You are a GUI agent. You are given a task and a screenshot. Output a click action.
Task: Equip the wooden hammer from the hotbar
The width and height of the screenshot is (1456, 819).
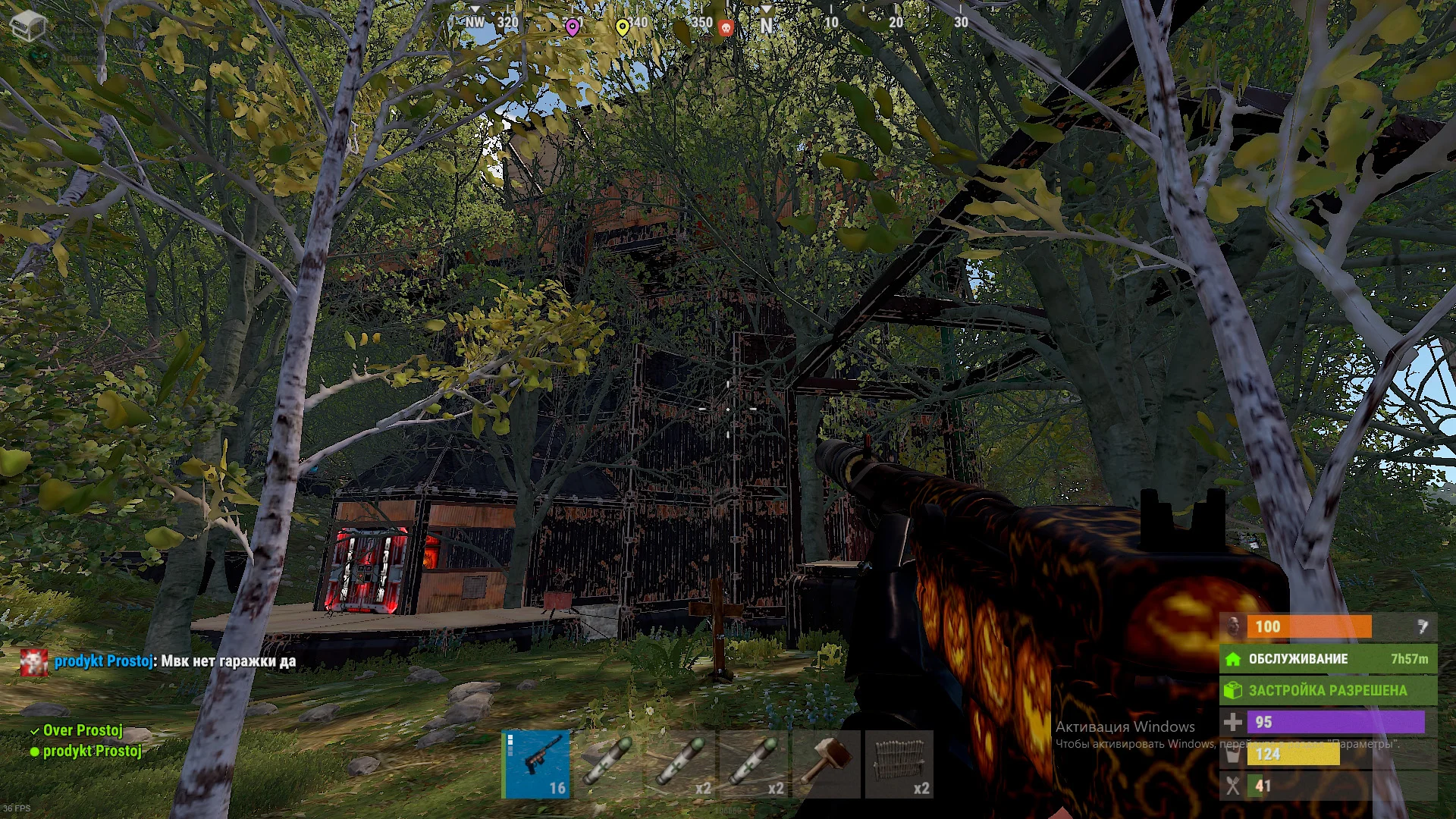pyautogui.click(x=826, y=764)
